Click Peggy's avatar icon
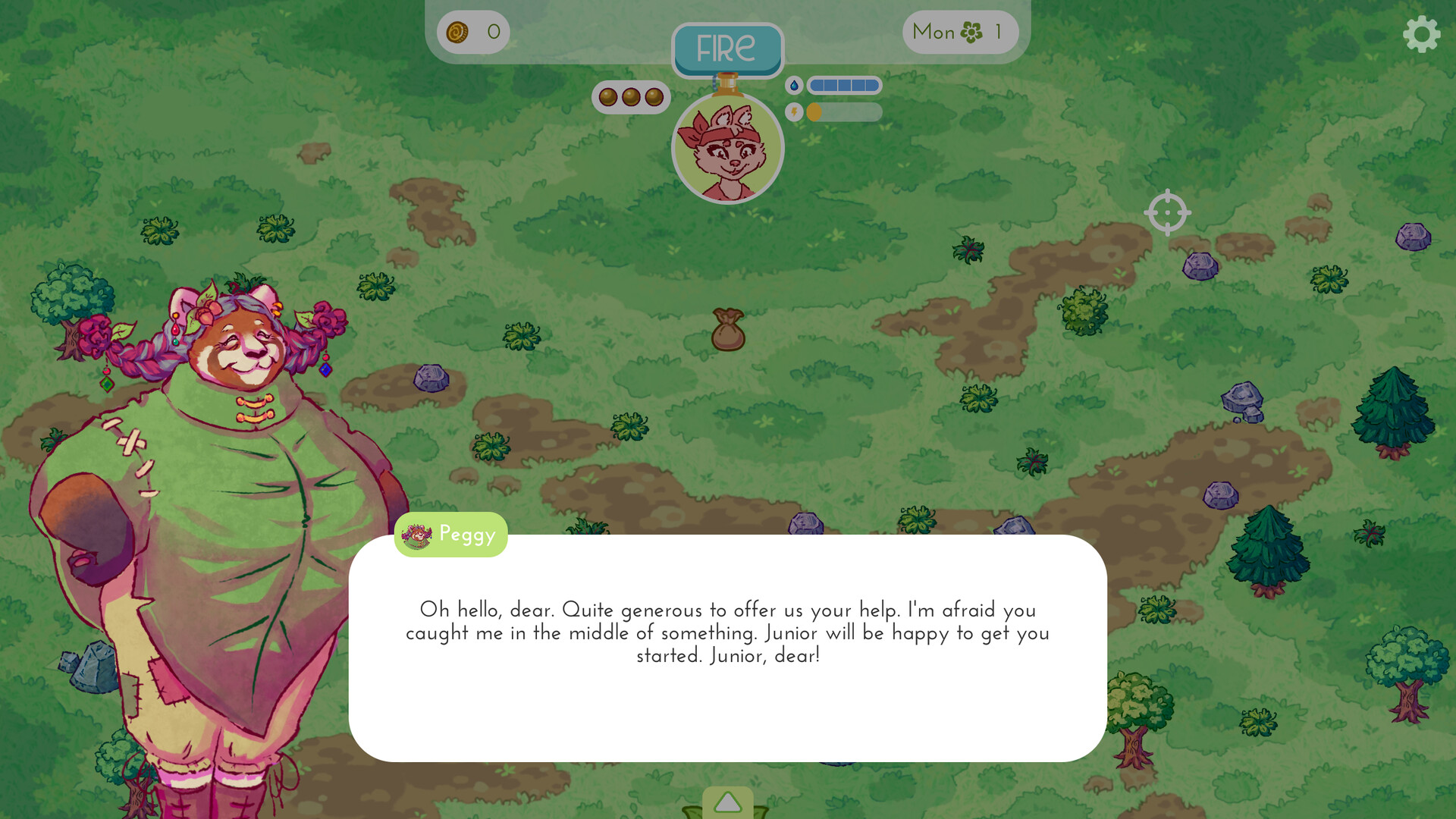The height and width of the screenshot is (819, 1456). [x=418, y=534]
